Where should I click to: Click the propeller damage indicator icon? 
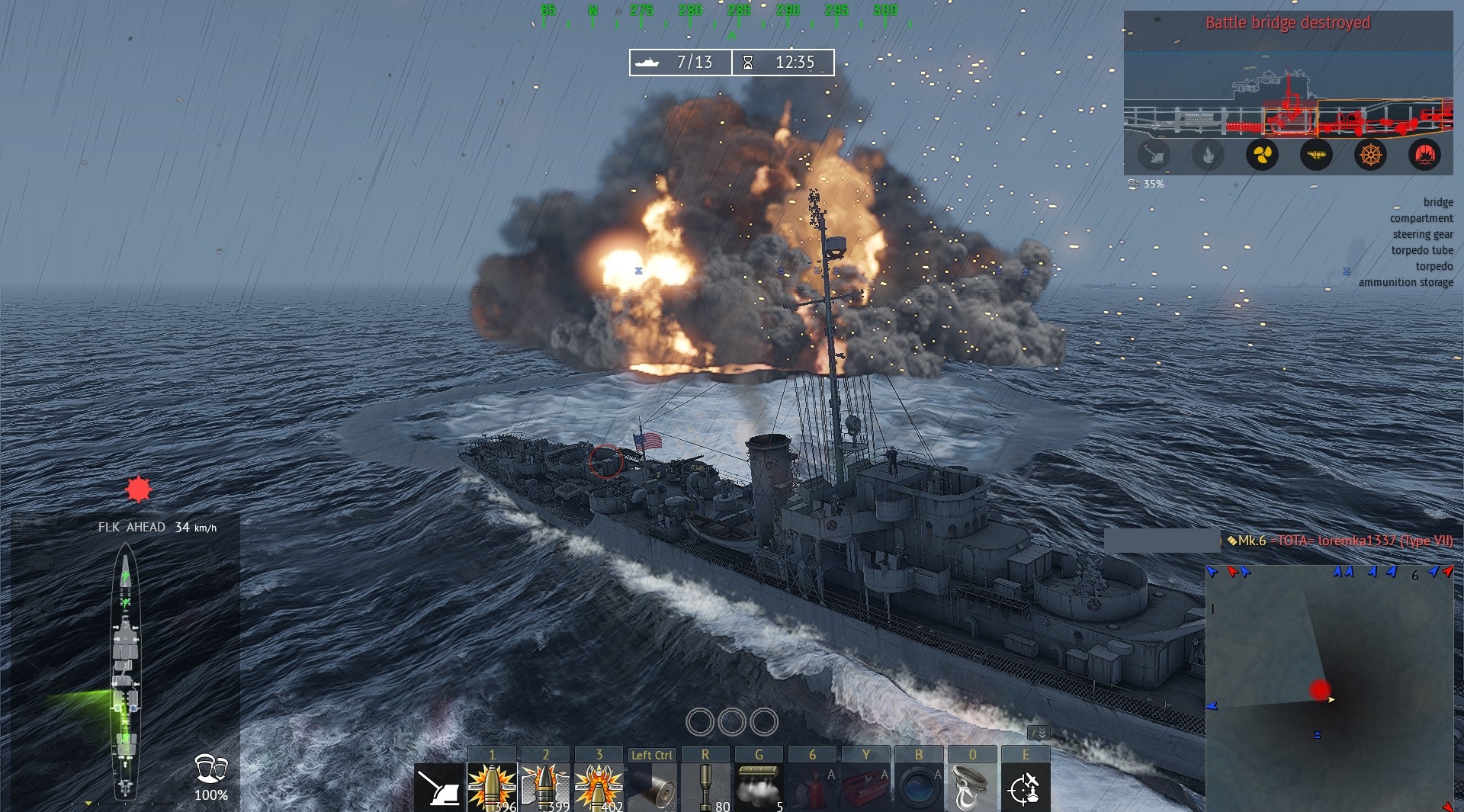point(1262,156)
